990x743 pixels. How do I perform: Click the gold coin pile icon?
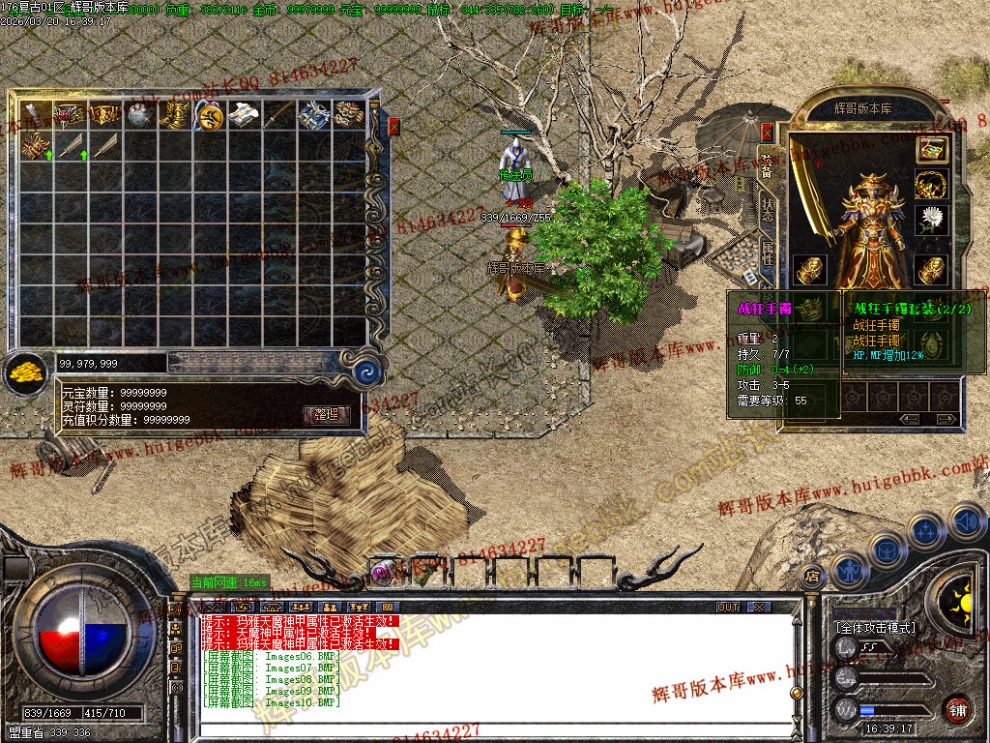click(24, 371)
